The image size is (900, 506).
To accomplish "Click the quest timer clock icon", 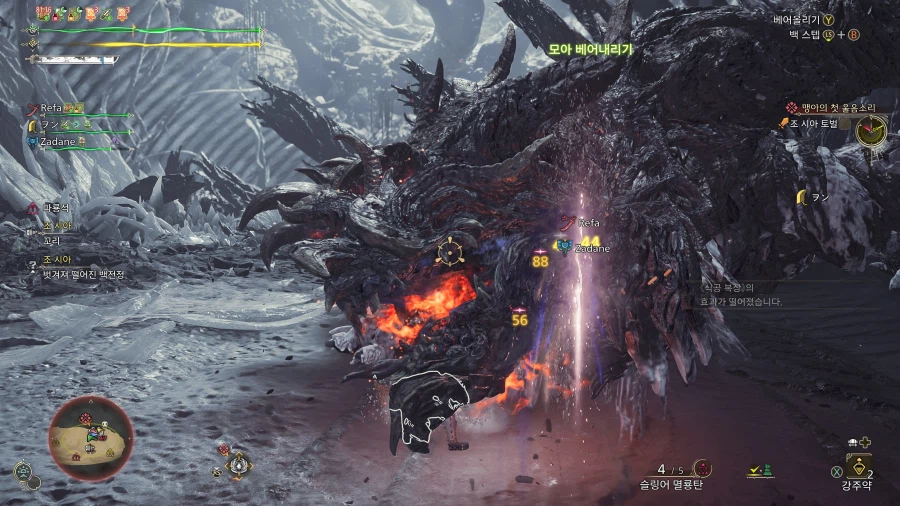I will [x=872, y=127].
